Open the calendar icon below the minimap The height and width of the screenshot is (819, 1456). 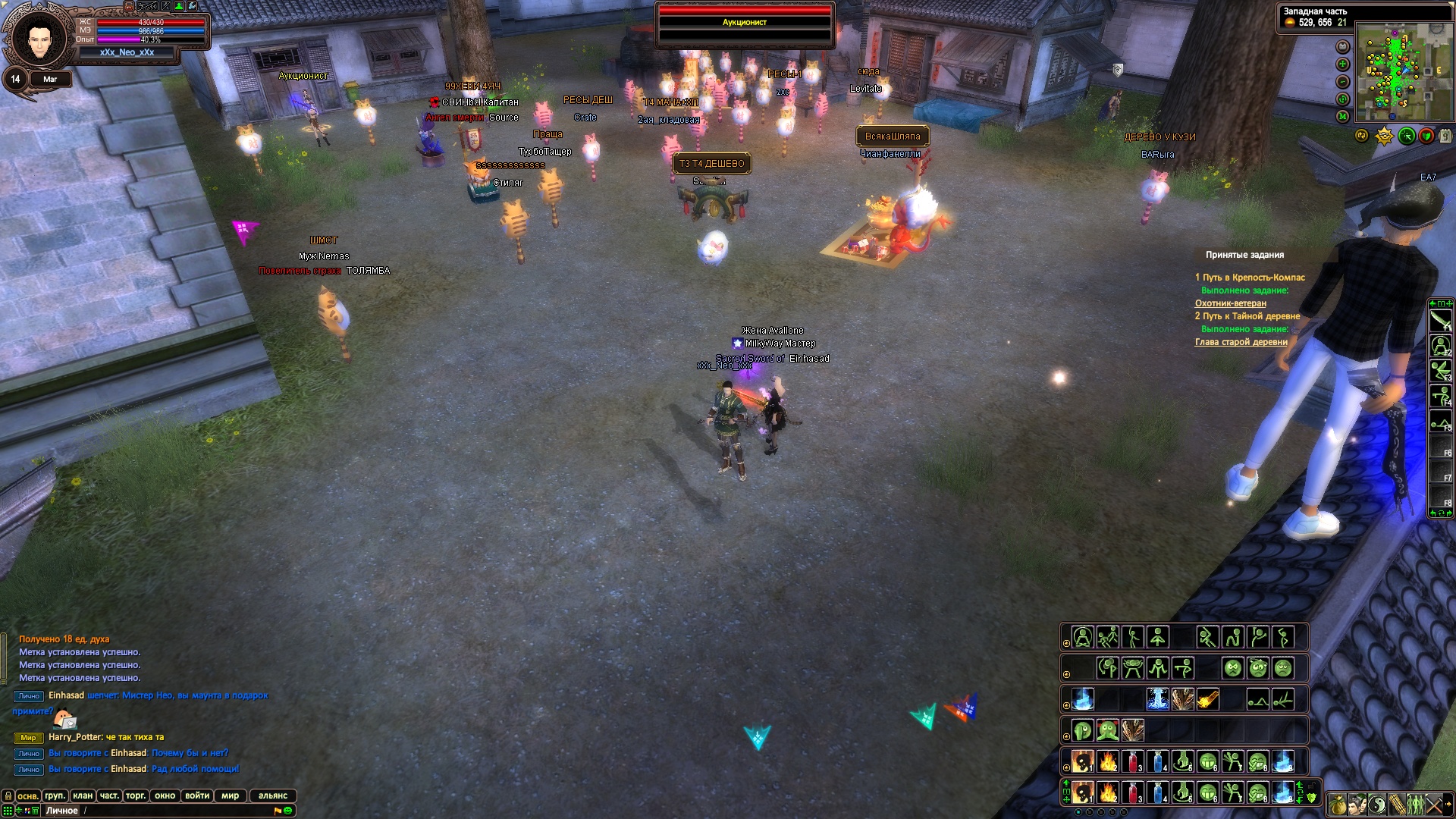[1445, 136]
